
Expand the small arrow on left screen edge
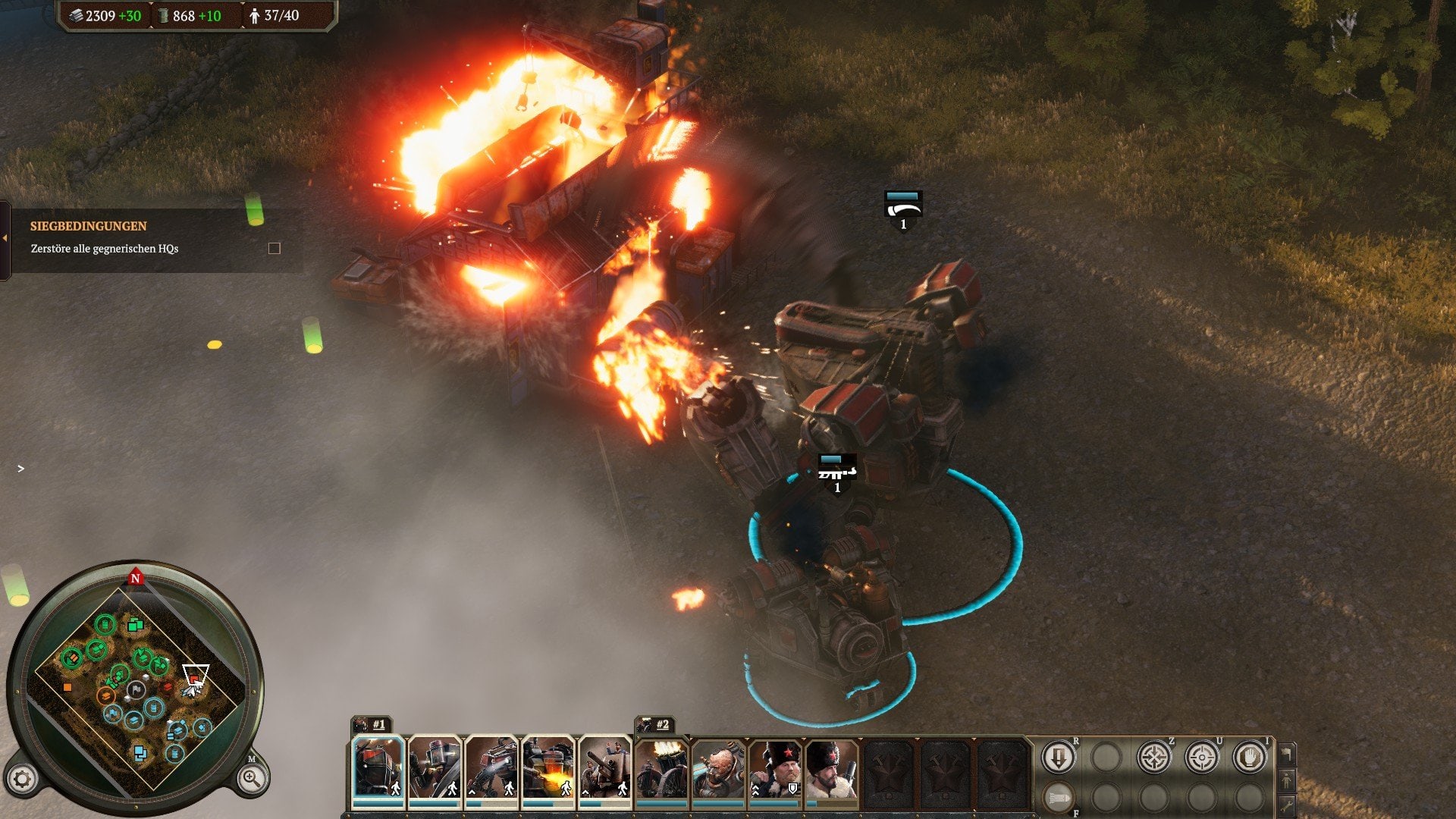coord(20,469)
